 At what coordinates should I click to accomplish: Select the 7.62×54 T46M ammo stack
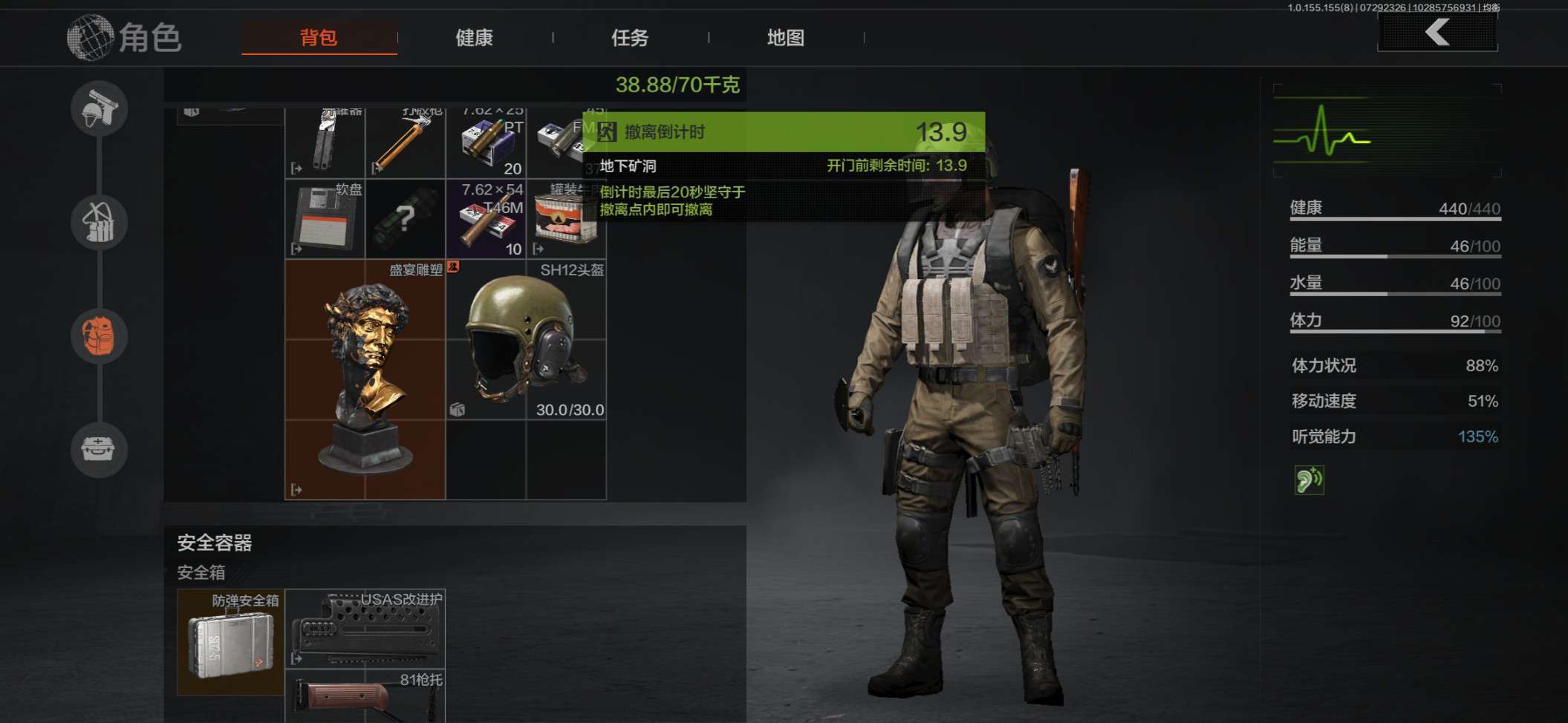pyautogui.click(x=486, y=219)
